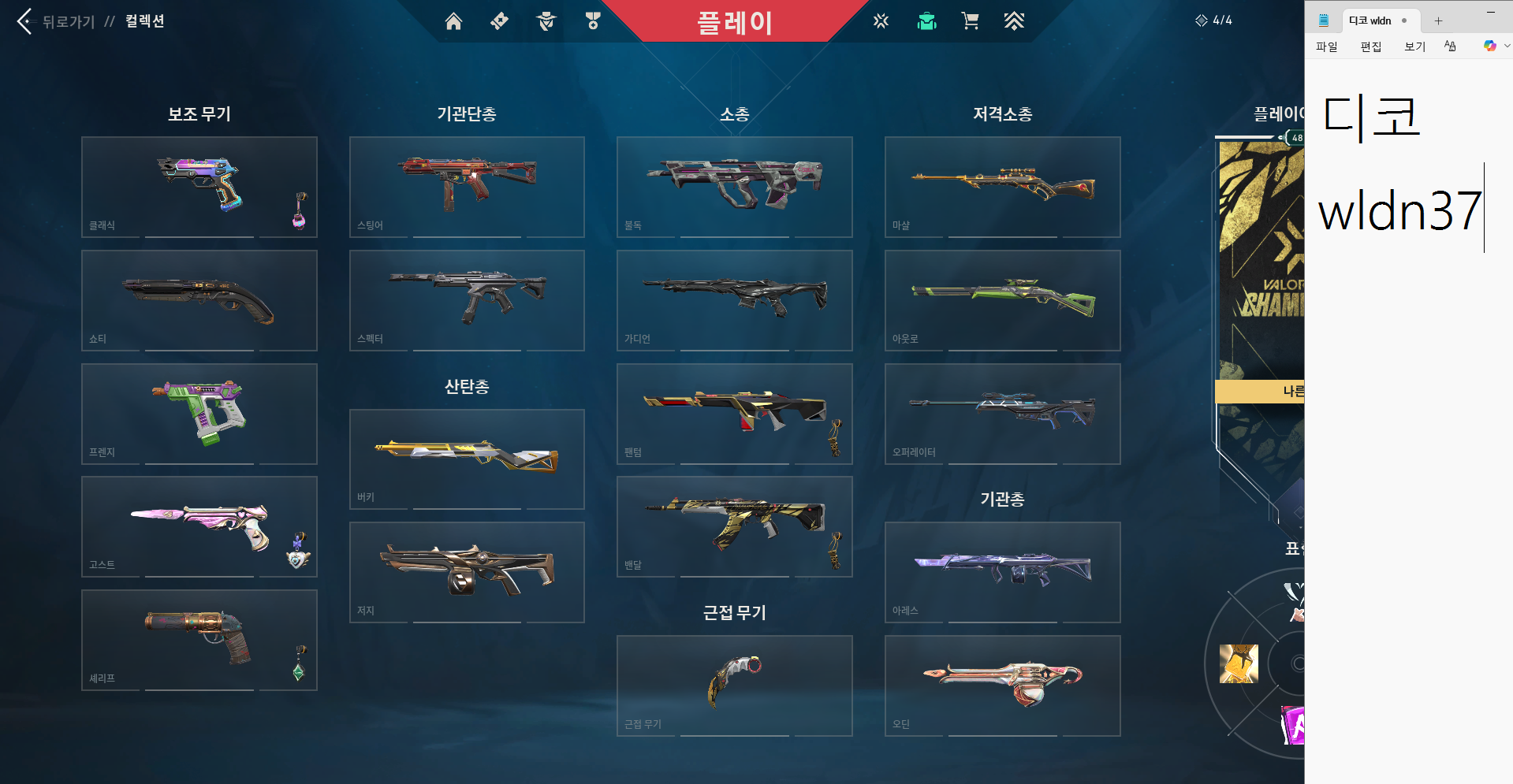Open the Battle Pass ticket icon
Viewport: 1513px width, 784px height.
click(499, 21)
